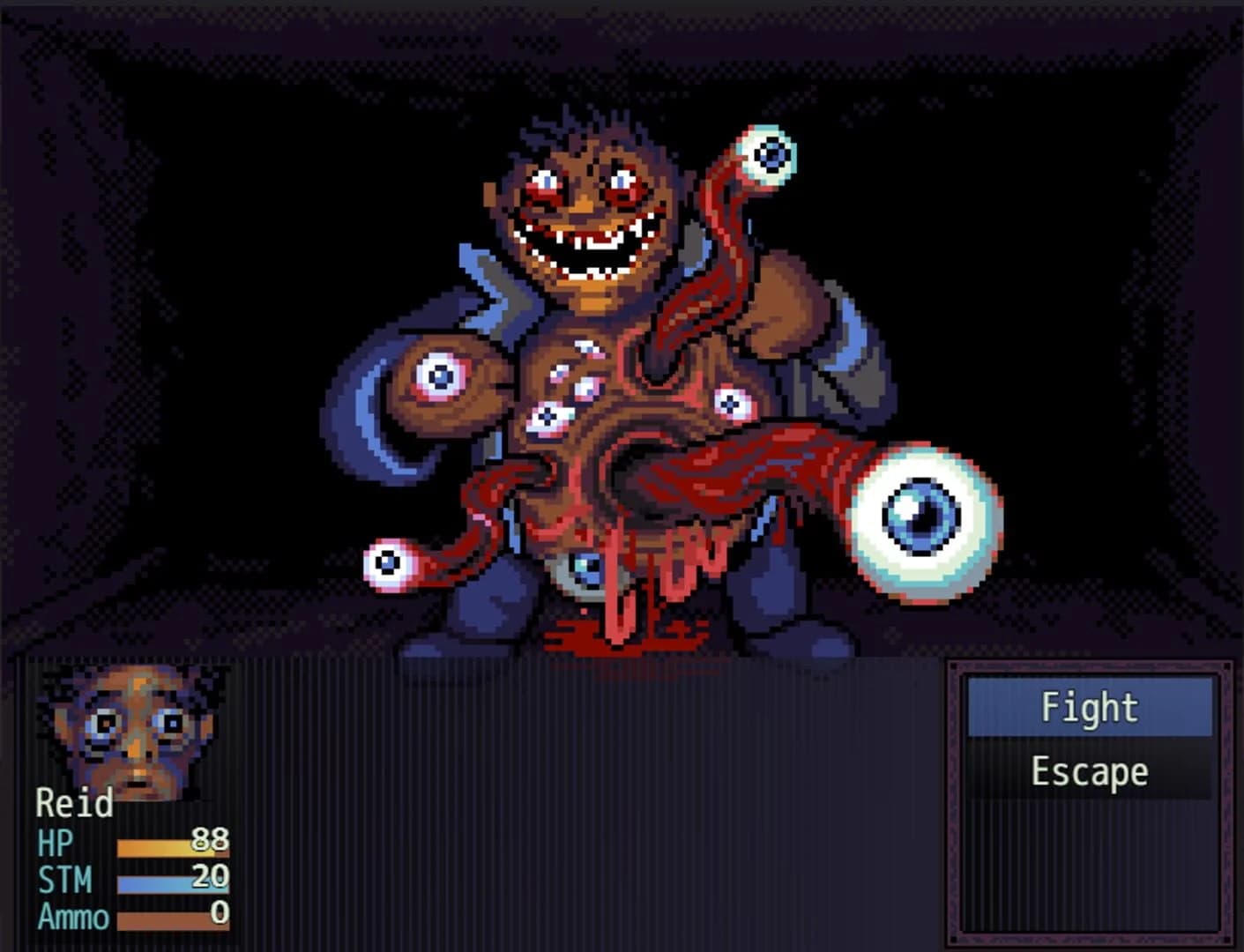This screenshot has width=1244, height=952.
Task: Click the name label Reid
Action: point(75,805)
